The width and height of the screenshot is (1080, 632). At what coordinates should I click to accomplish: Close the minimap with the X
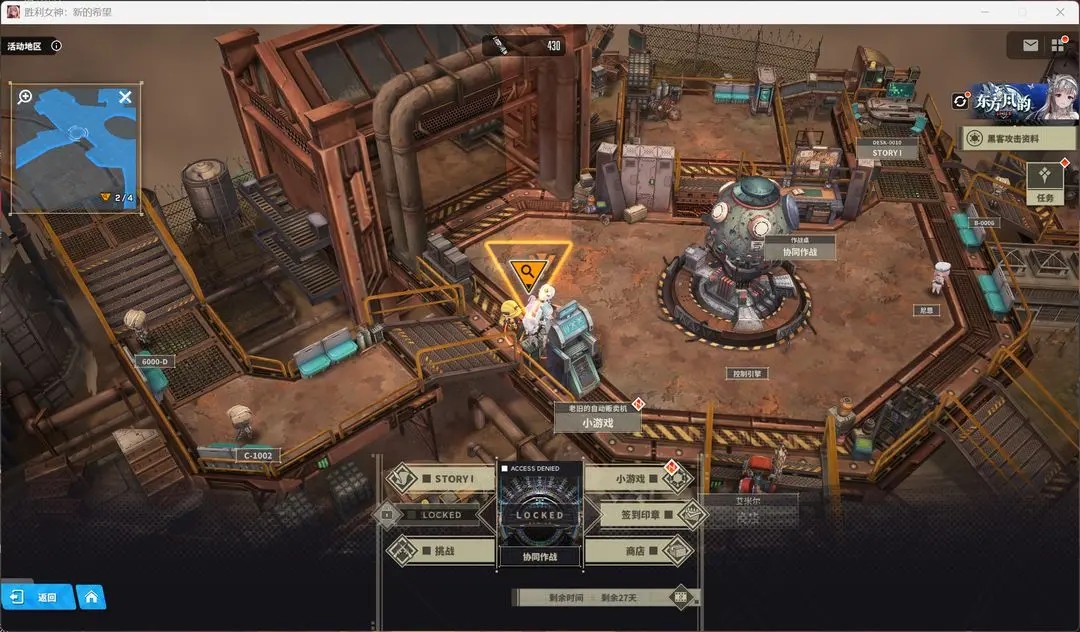pos(125,97)
